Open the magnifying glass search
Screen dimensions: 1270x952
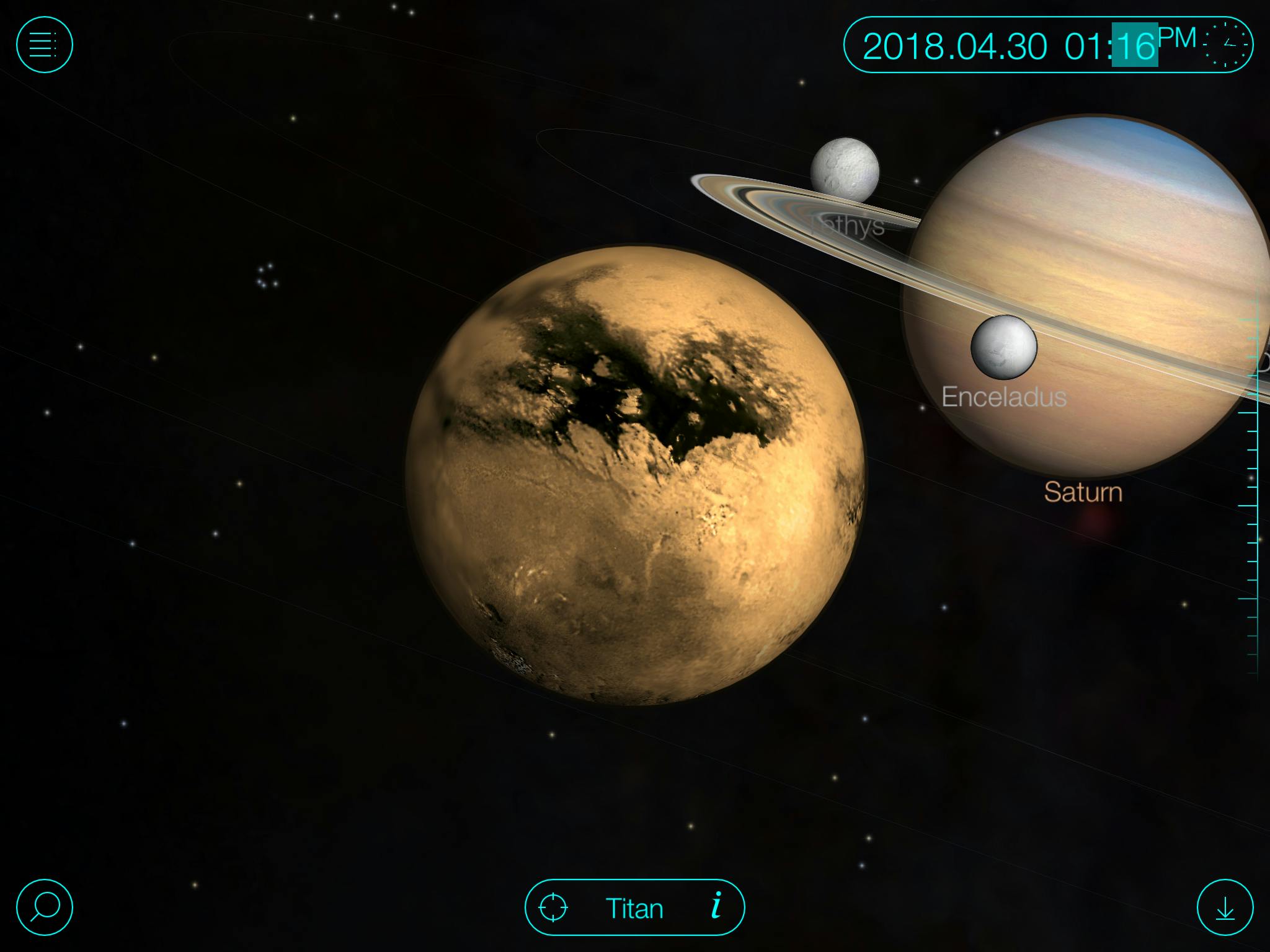tap(44, 907)
